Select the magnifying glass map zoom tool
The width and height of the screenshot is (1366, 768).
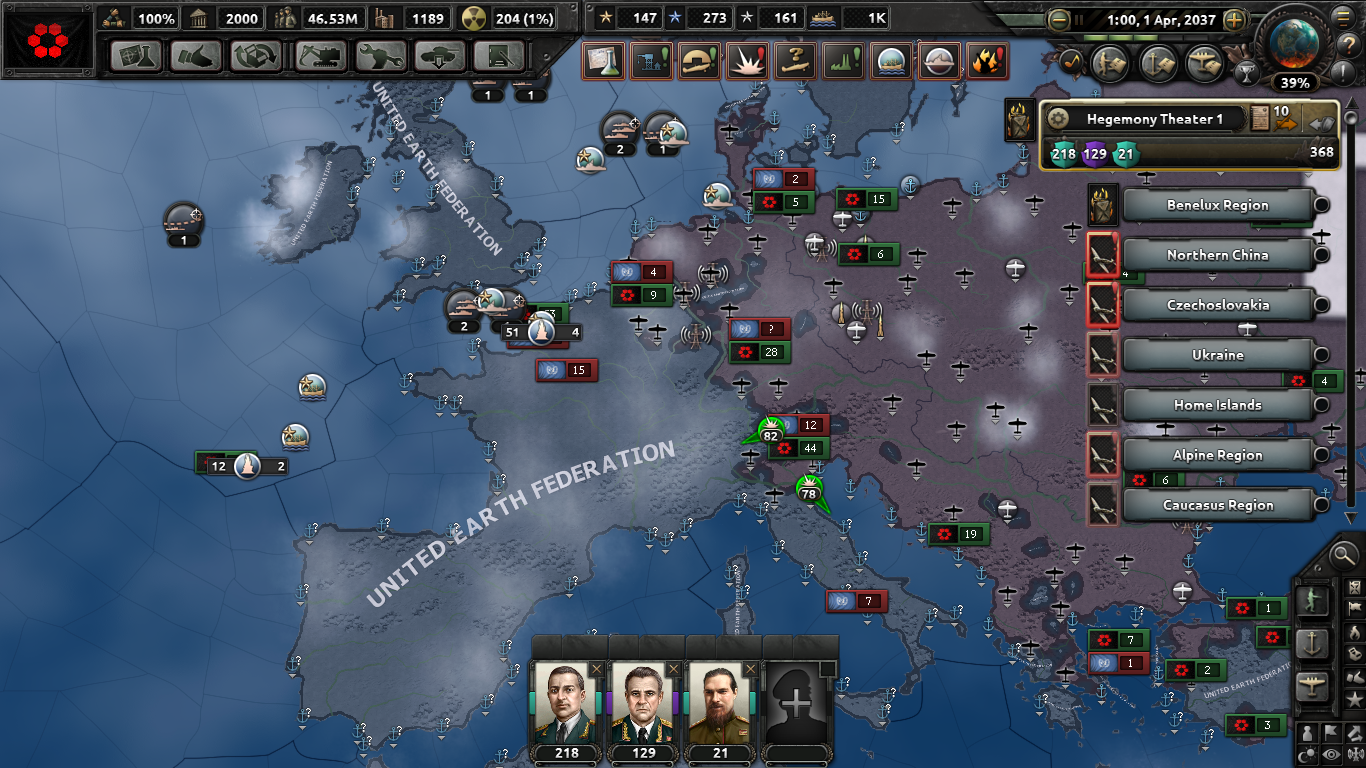[x=1343, y=556]
